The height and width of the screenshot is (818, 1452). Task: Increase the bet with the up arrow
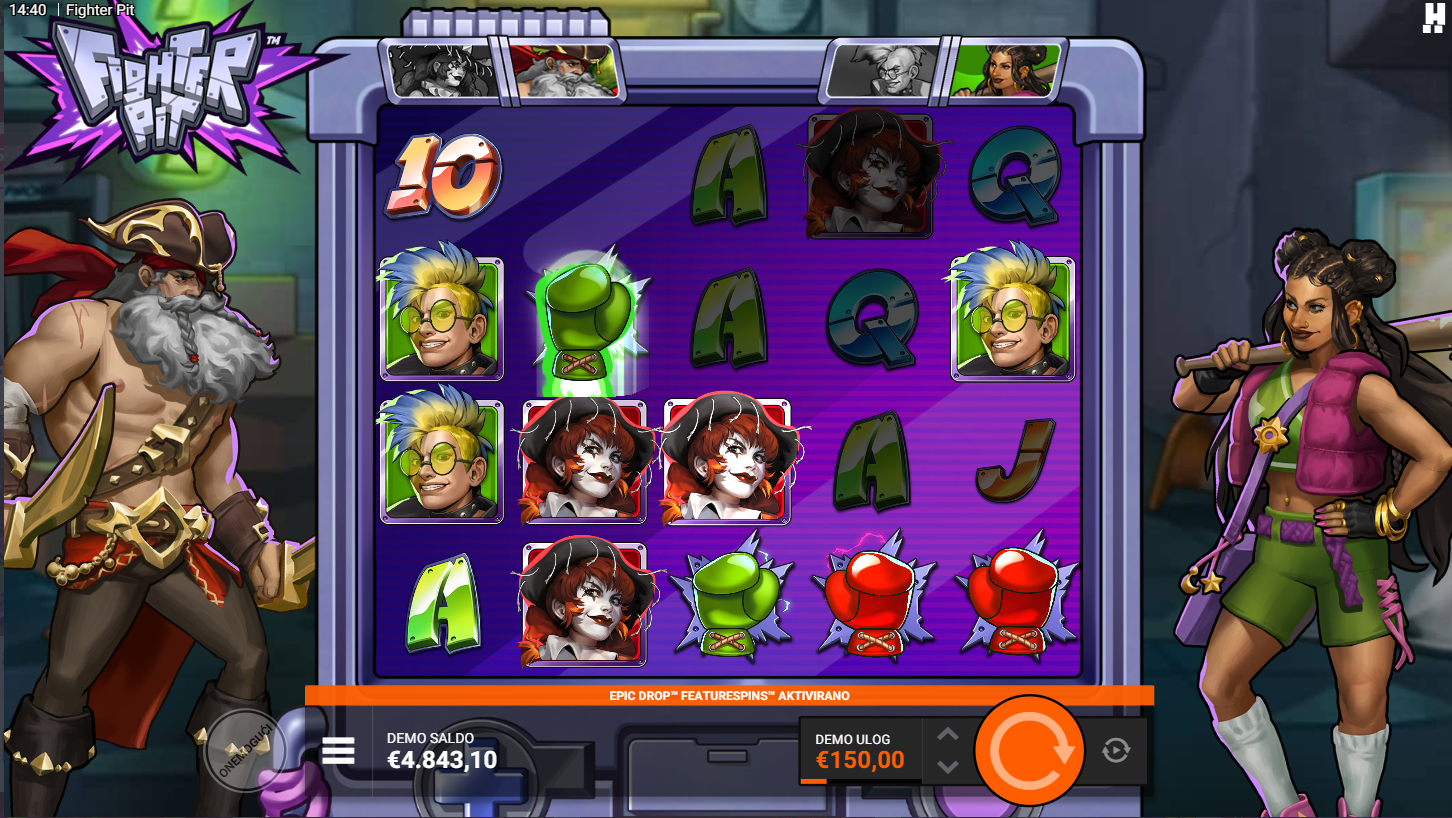947,735
